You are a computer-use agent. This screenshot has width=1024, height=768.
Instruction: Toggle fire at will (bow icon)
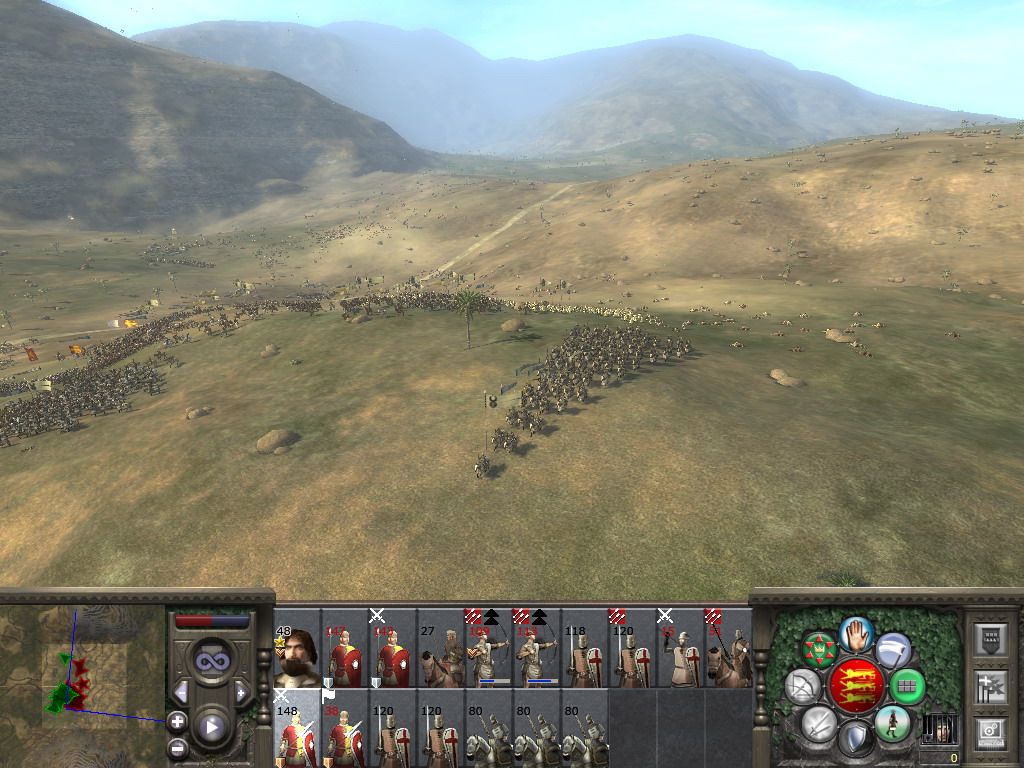(x=802, y=686)
